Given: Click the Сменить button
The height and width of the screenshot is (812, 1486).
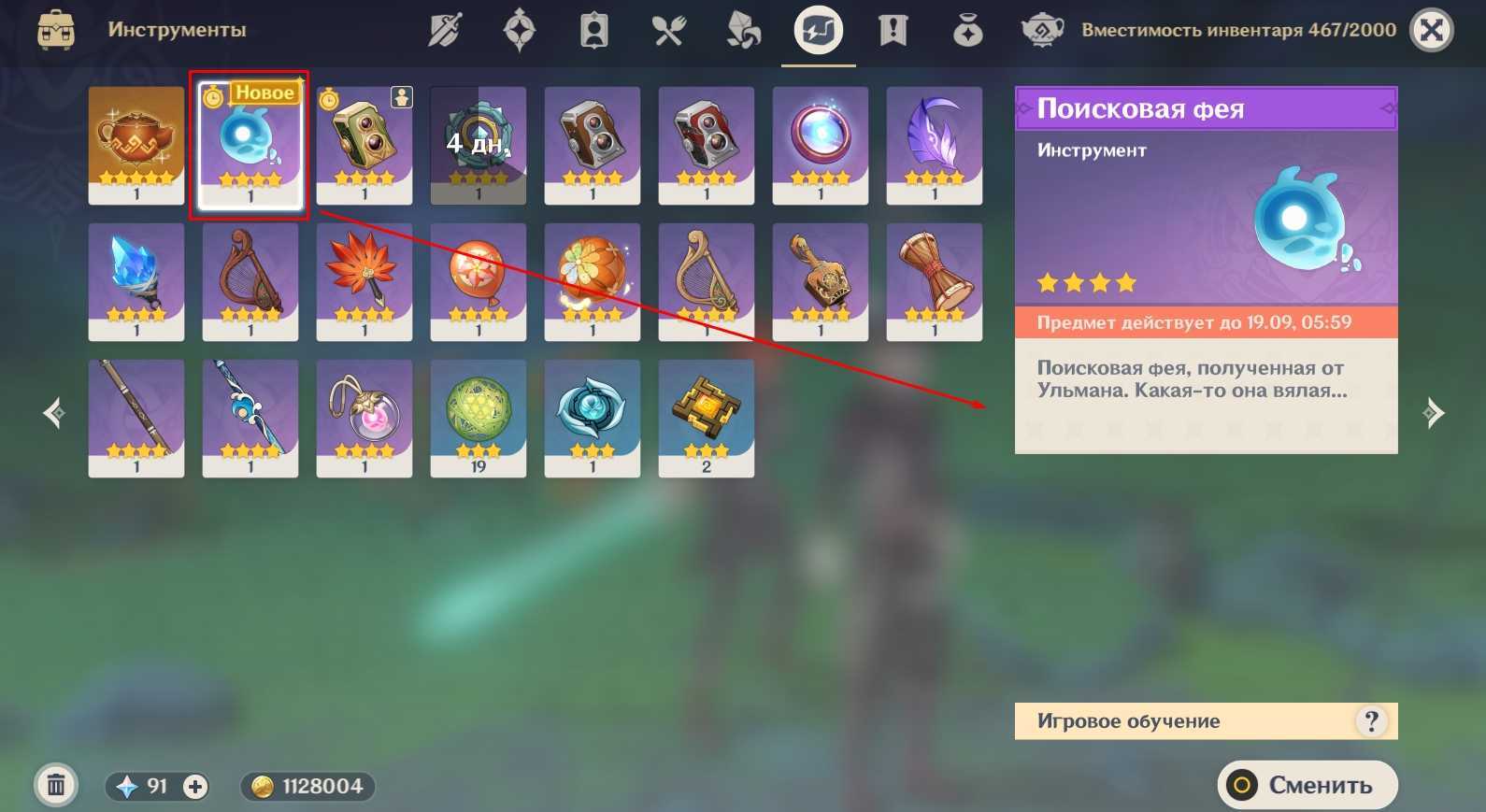Looking at the screenshot, I should 1307,785.
